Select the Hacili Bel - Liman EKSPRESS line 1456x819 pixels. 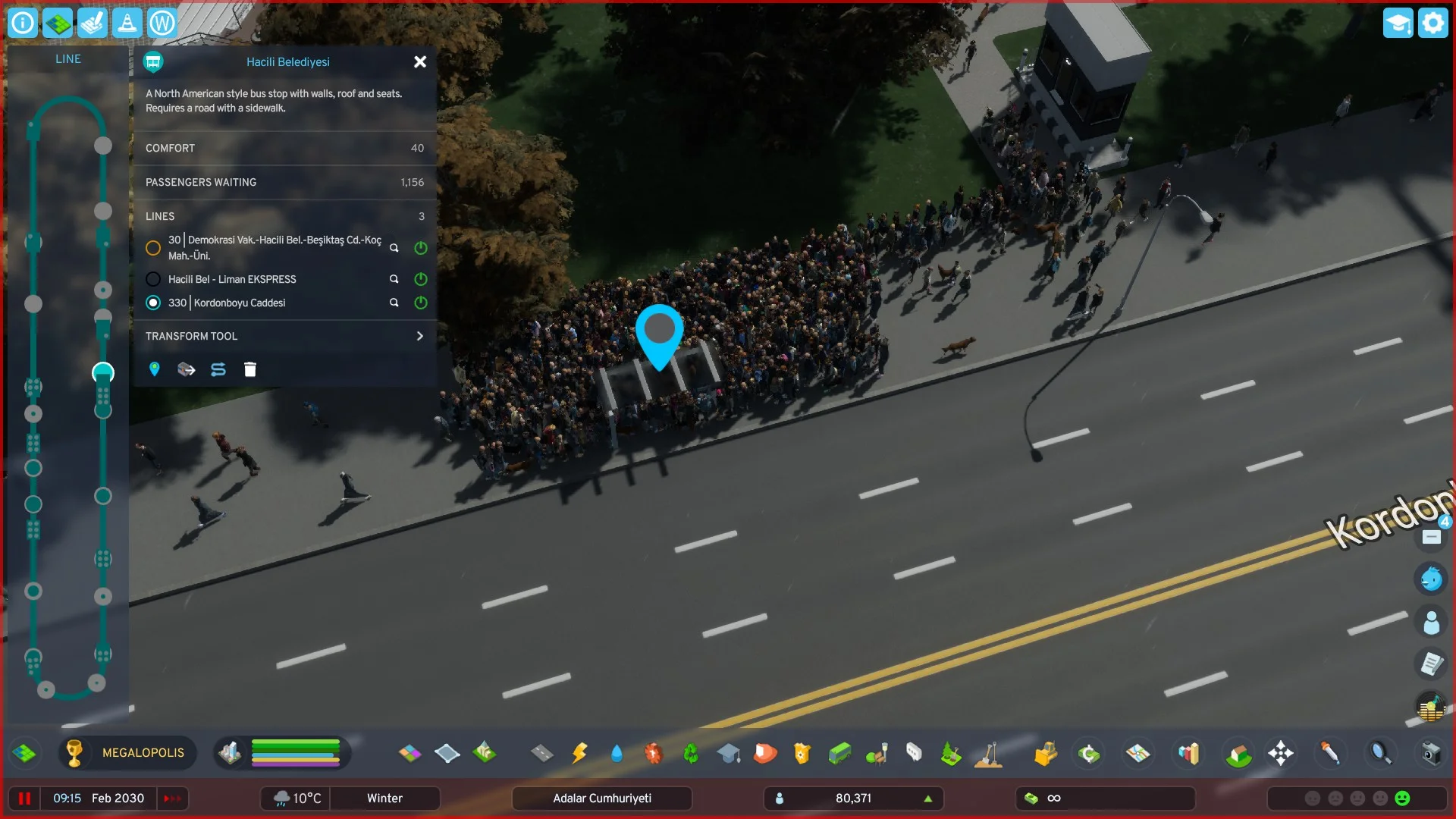point(153,280)
